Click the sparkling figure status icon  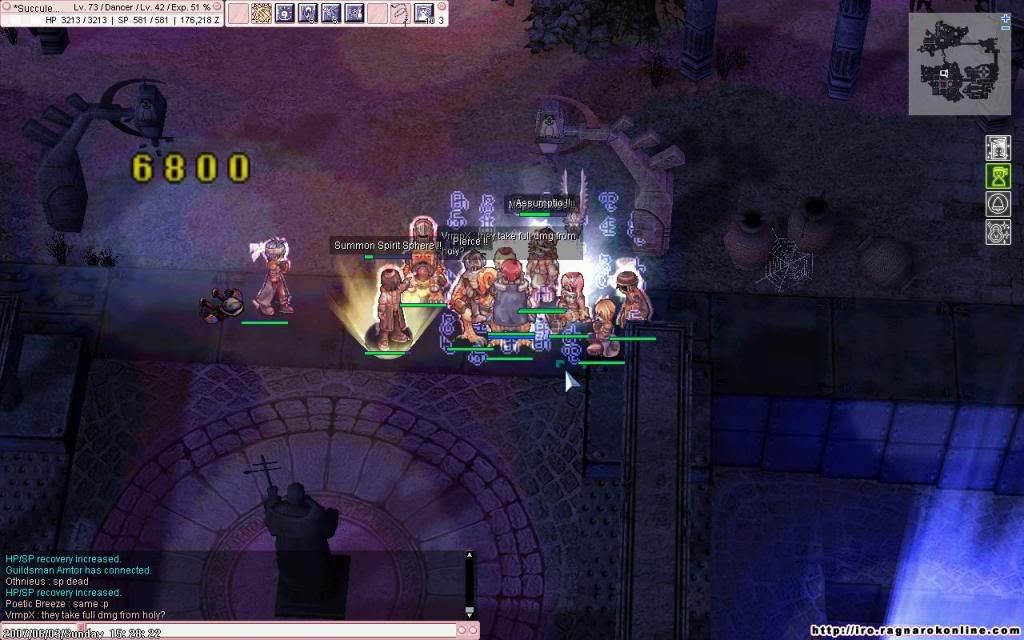998,233
